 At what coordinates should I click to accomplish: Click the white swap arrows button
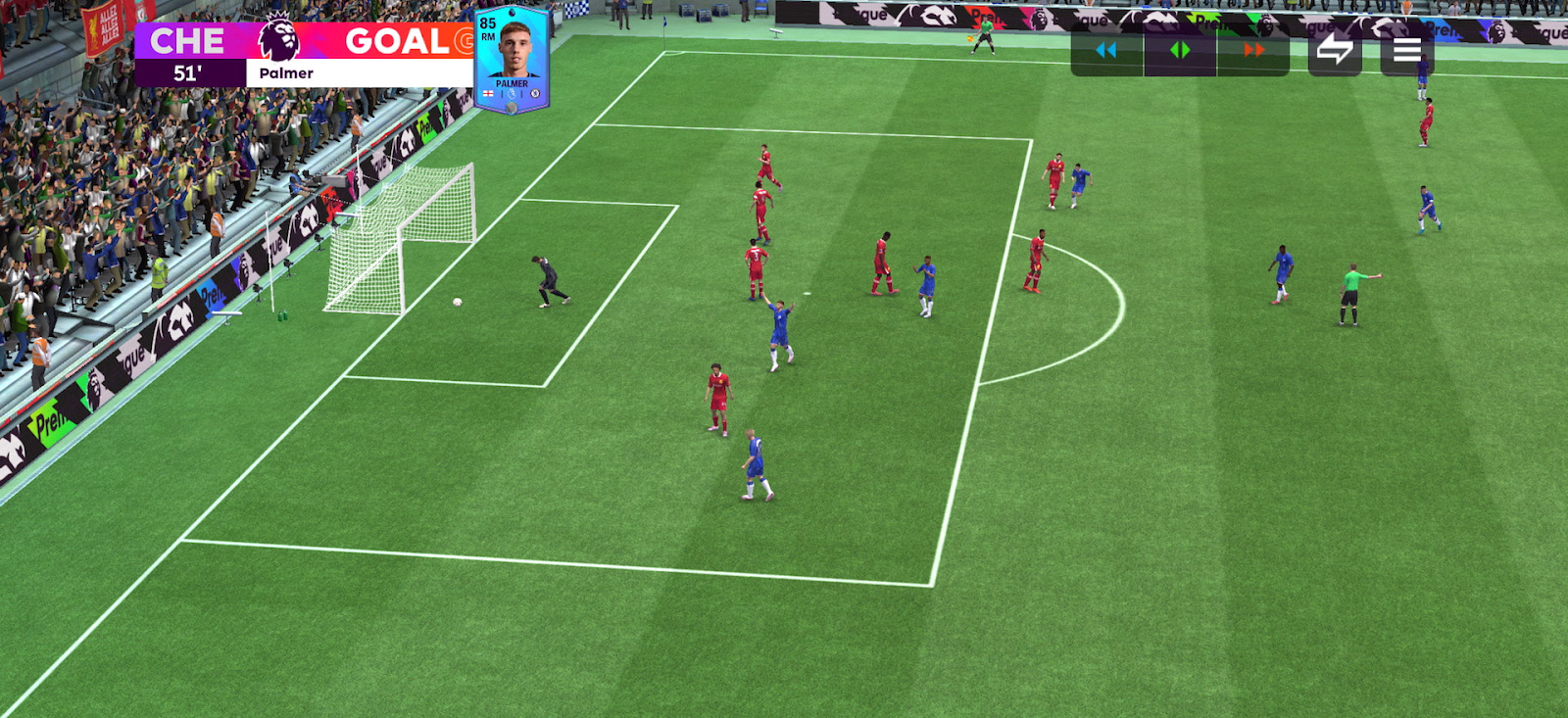[1335, 50]
